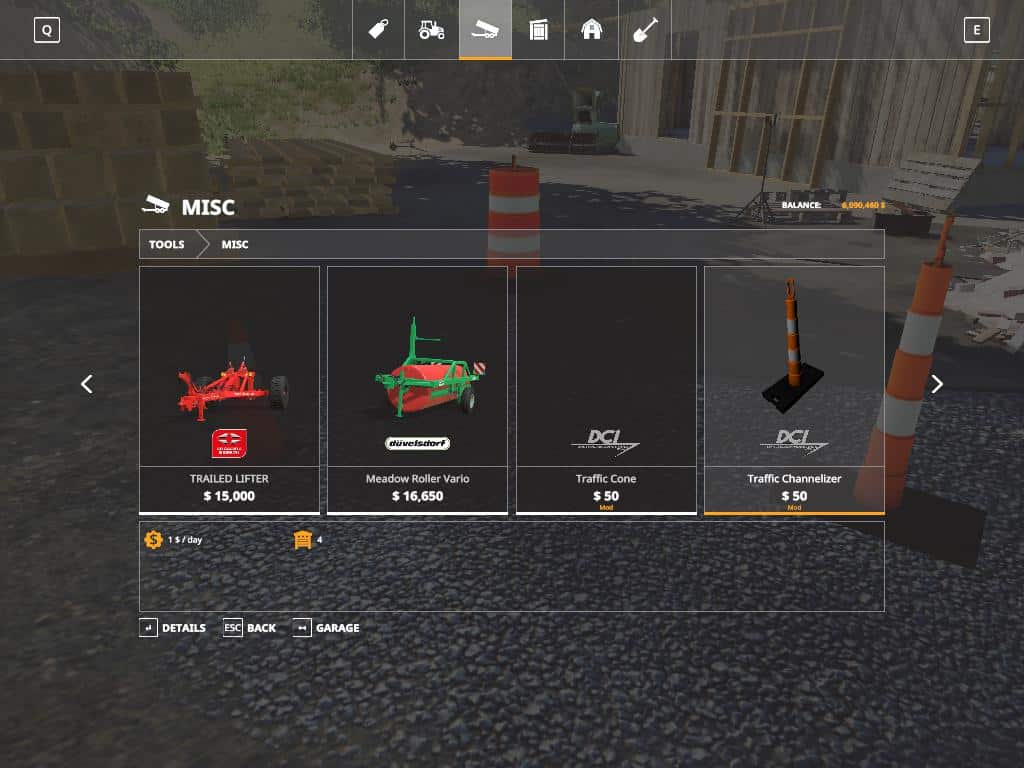Switch to the shovel landscaping tab
This screenshot has width=1024, height=768.
[x=645, y=29]
